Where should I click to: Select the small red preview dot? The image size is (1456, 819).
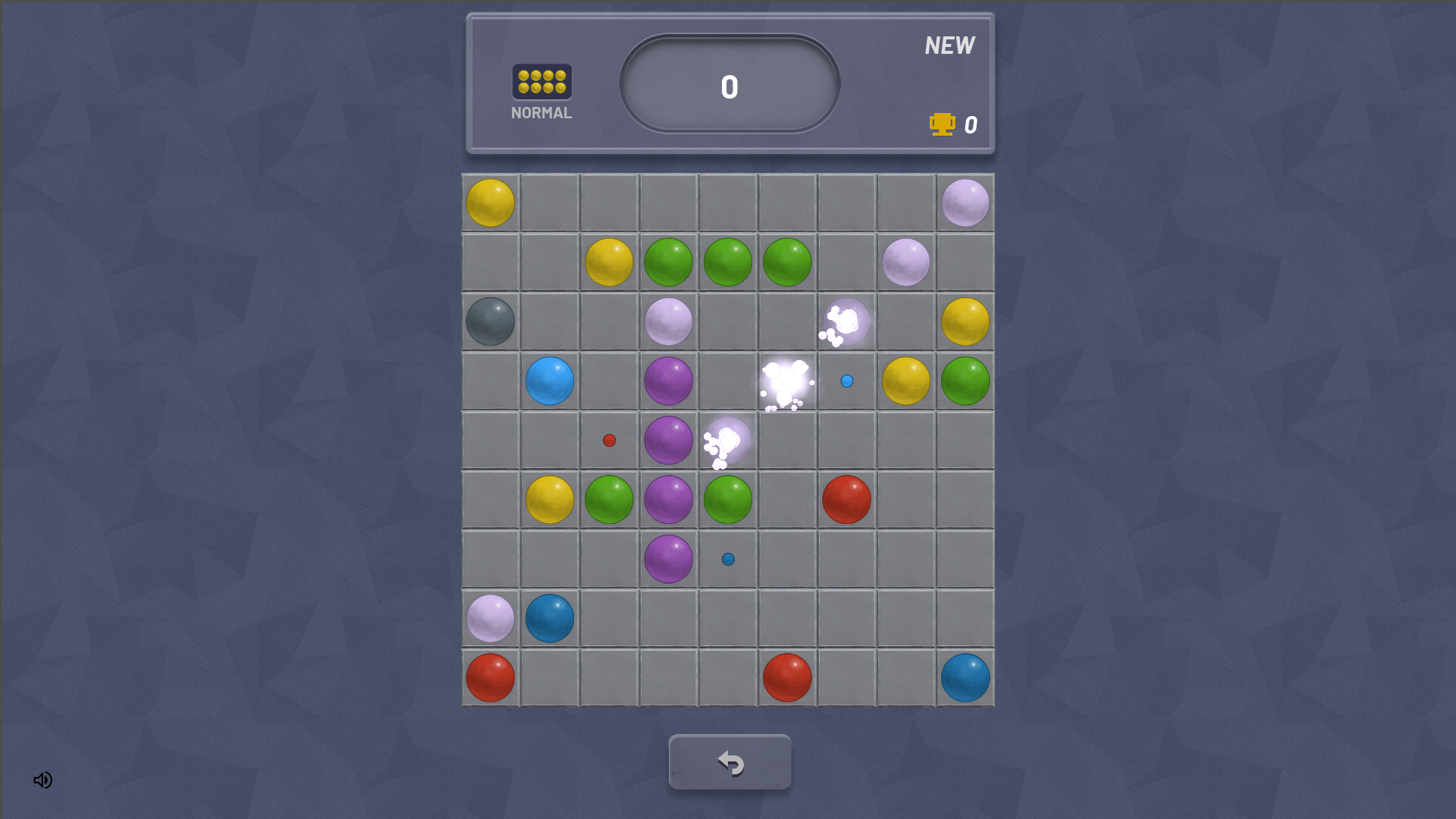pos(609,438)
